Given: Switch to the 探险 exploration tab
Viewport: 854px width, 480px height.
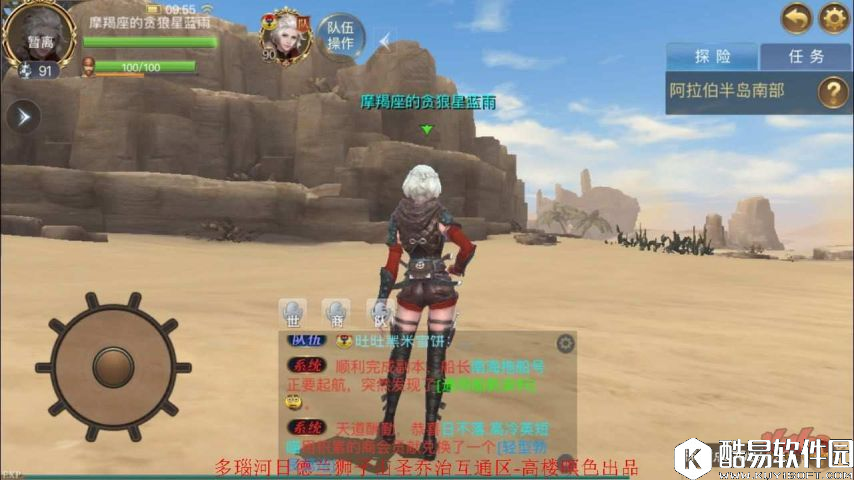Looking at the screenshot, I should 711,56.
